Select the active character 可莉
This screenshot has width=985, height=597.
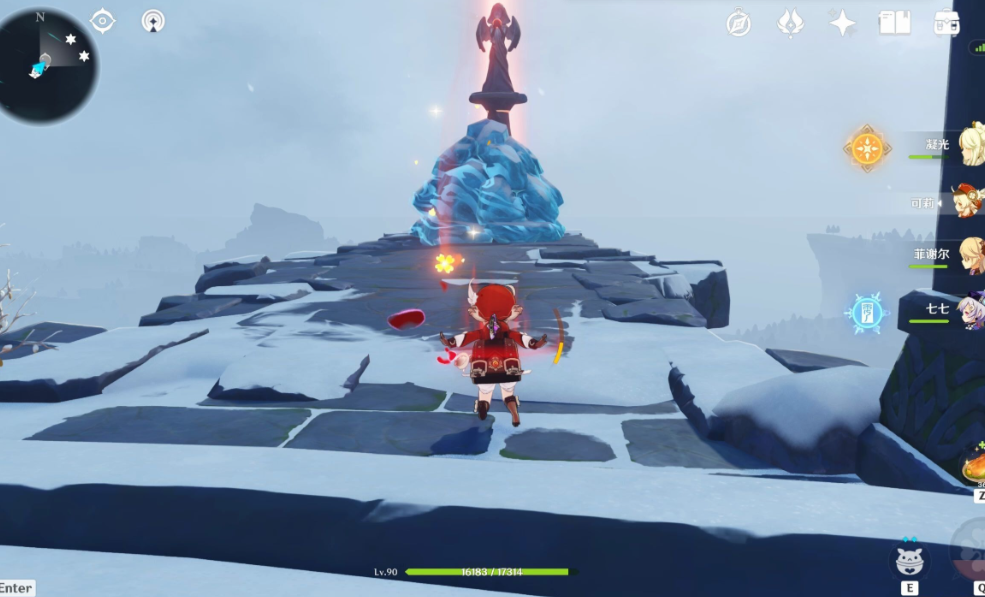tap(968, 202)
